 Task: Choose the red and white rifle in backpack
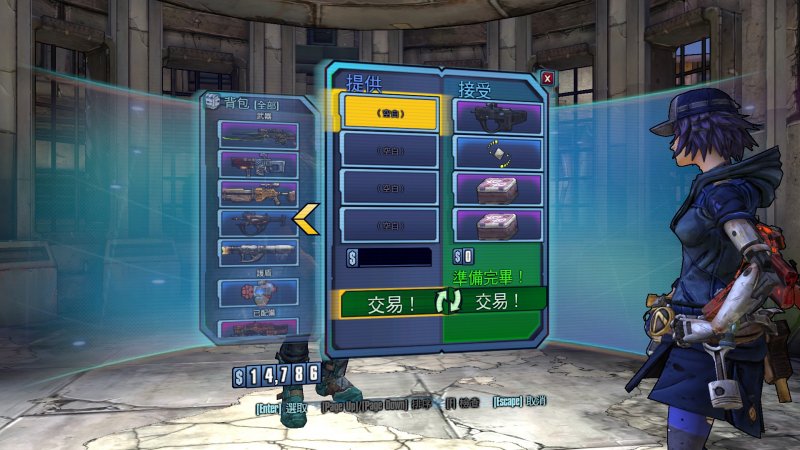(x=258, y=164)
